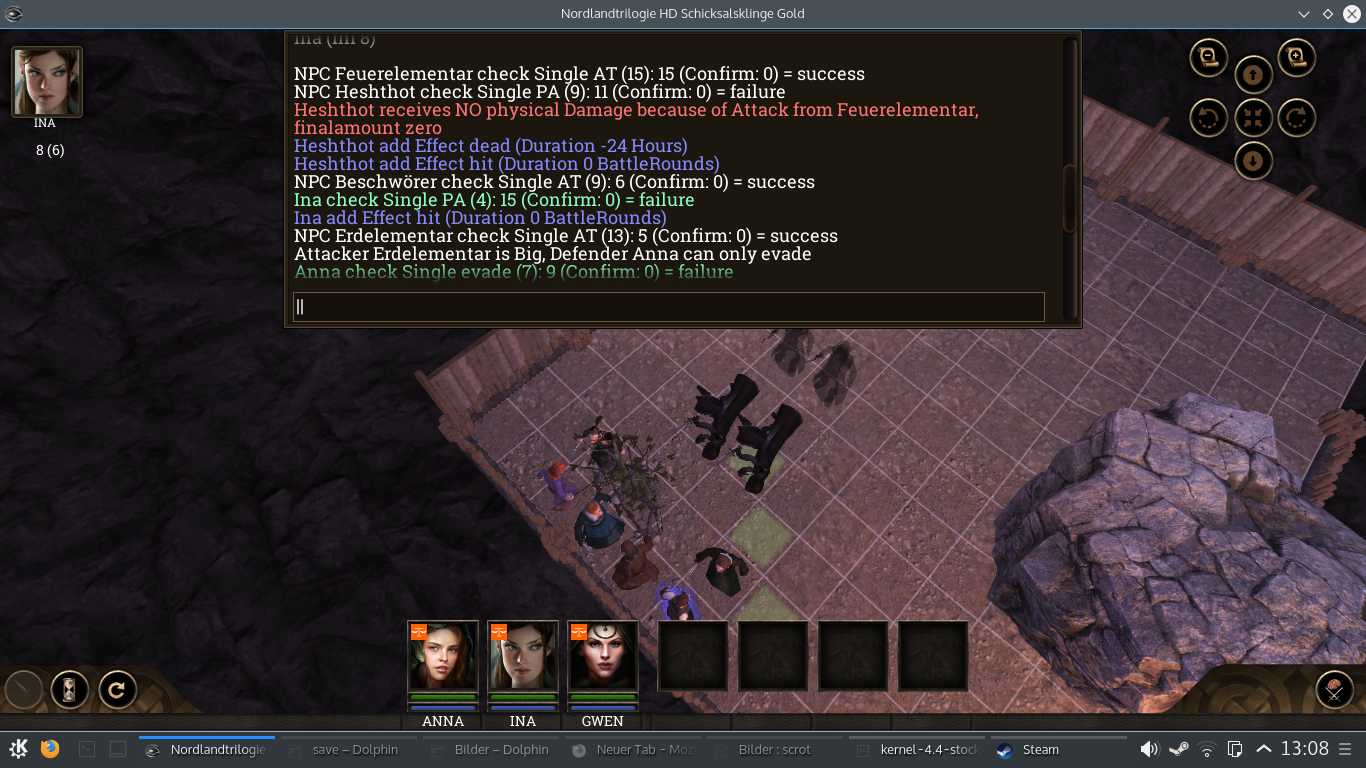Open the volume control in the system tray

[1150, 748]
